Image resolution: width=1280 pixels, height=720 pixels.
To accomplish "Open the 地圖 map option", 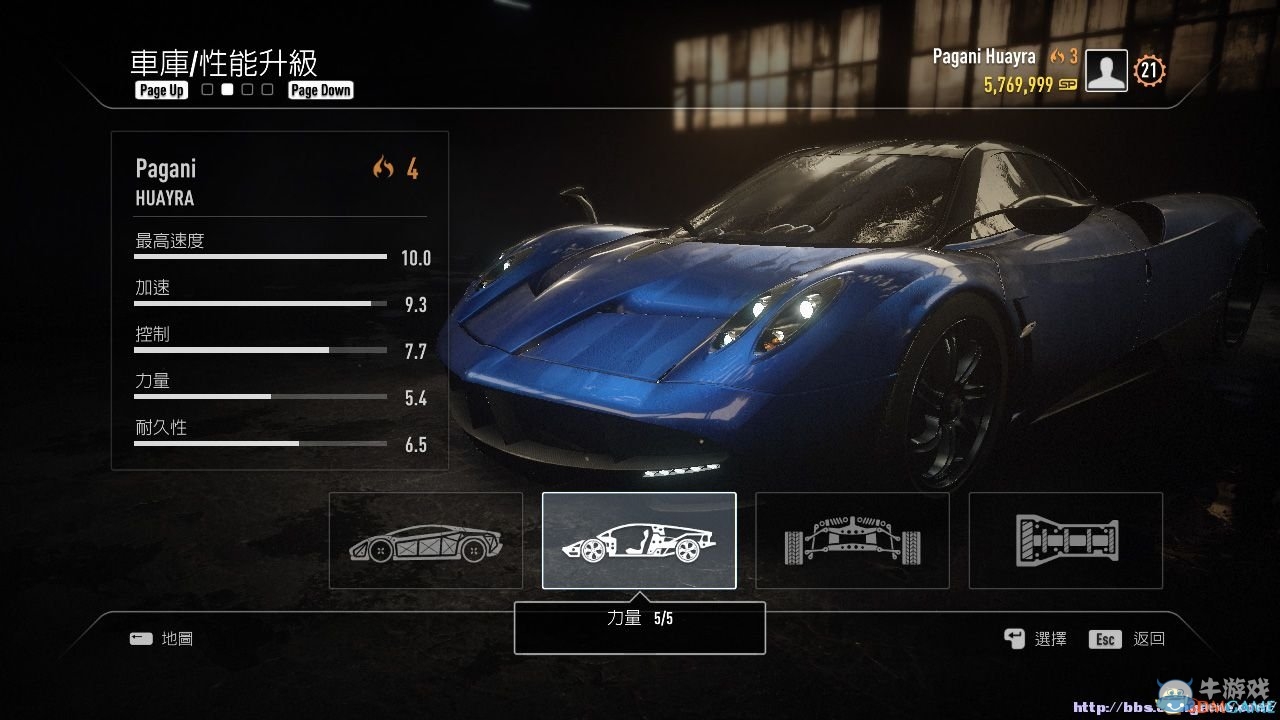I will (x=175, y=638).
